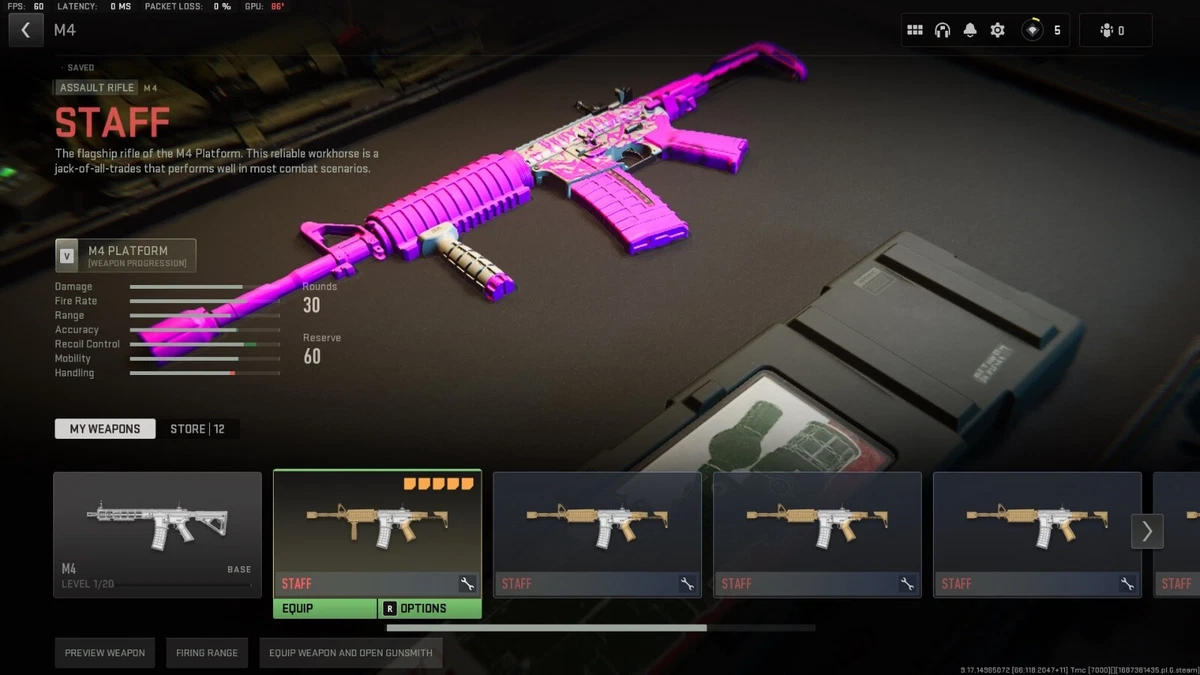Switch to the Store tab
1200x675 pixels.
tap(197, 429)
